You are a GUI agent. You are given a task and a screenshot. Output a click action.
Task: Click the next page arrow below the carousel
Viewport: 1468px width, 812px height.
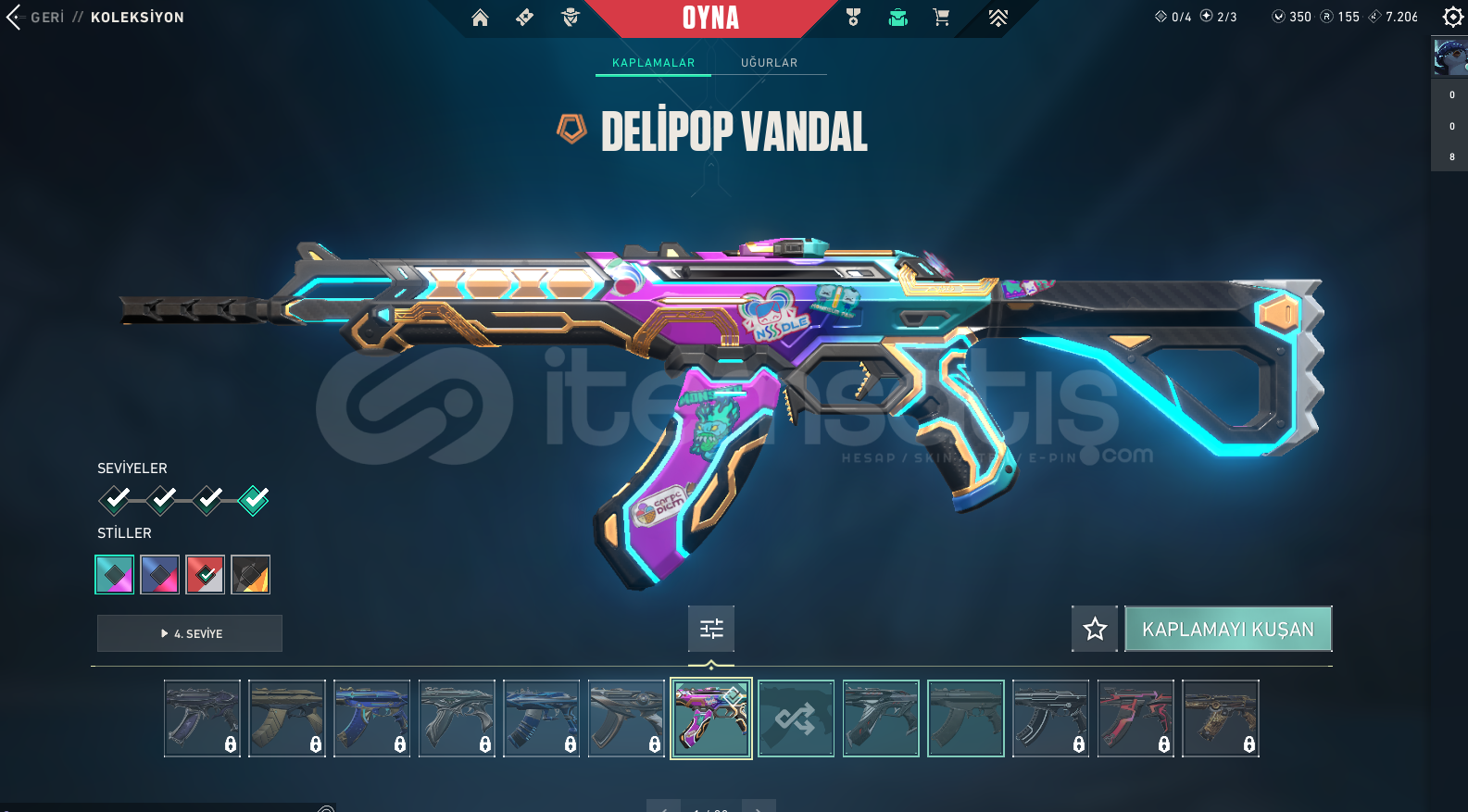pos(759,806)
